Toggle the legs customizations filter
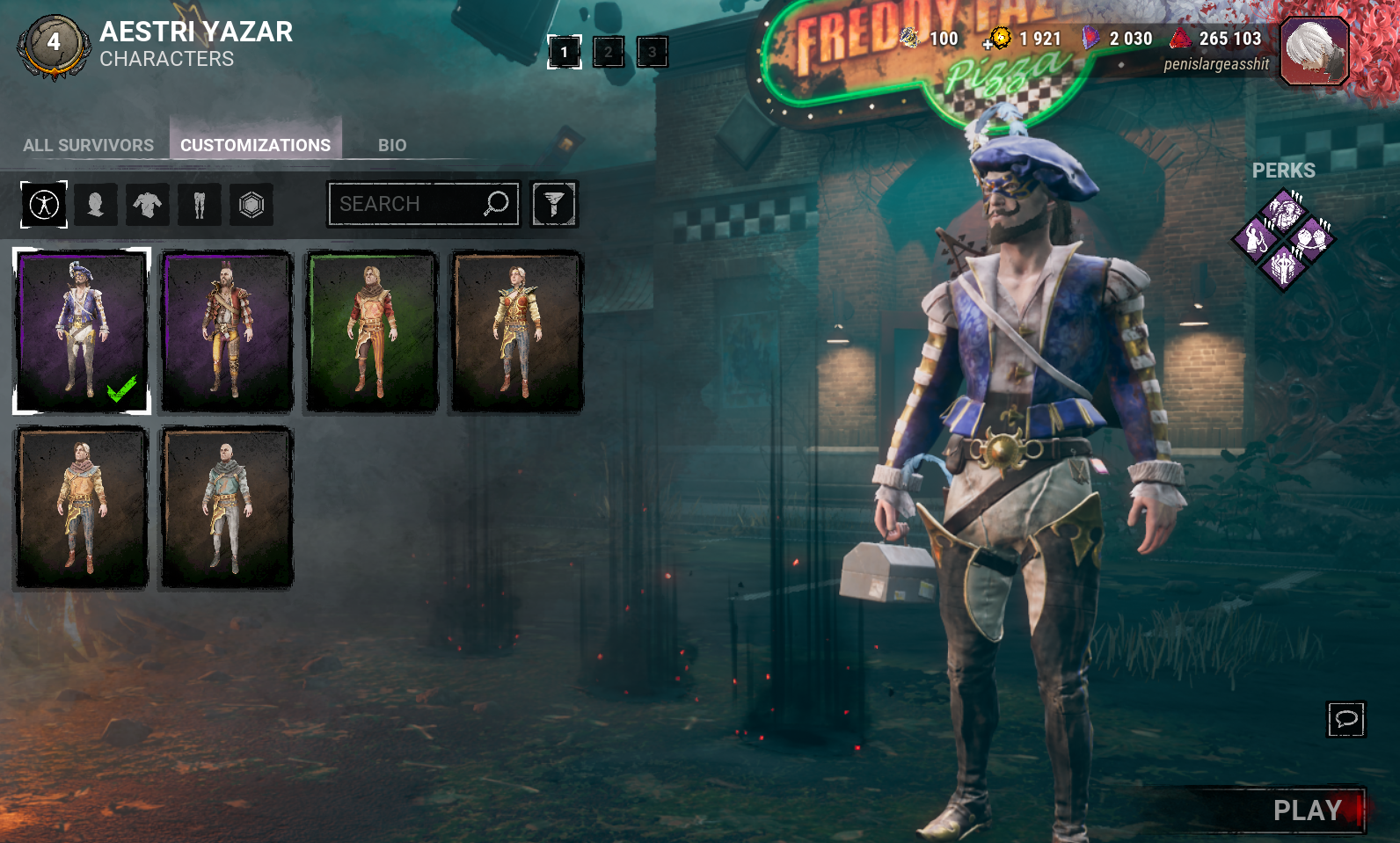The width and height of the screenshot is (1400, 843). pos(200,204)
